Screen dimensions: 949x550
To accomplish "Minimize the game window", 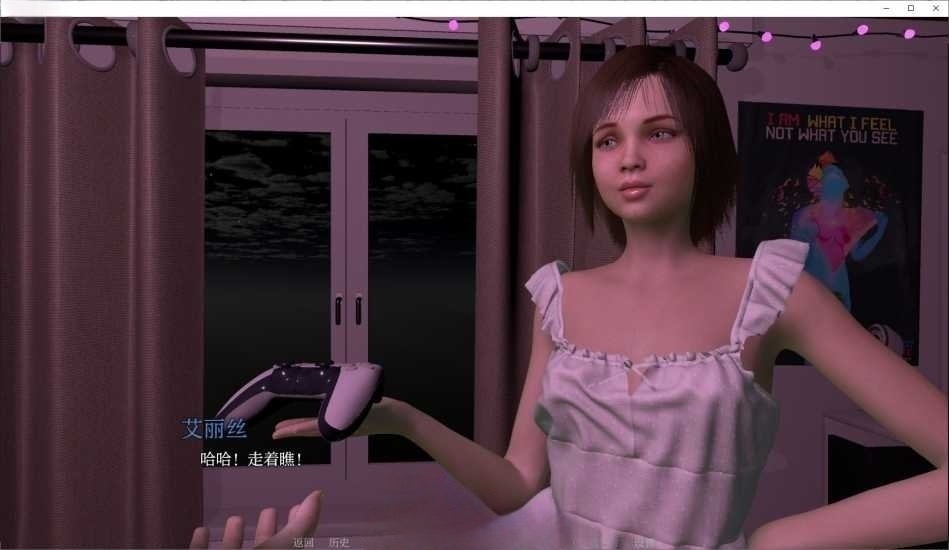I will tap(886, 8).
